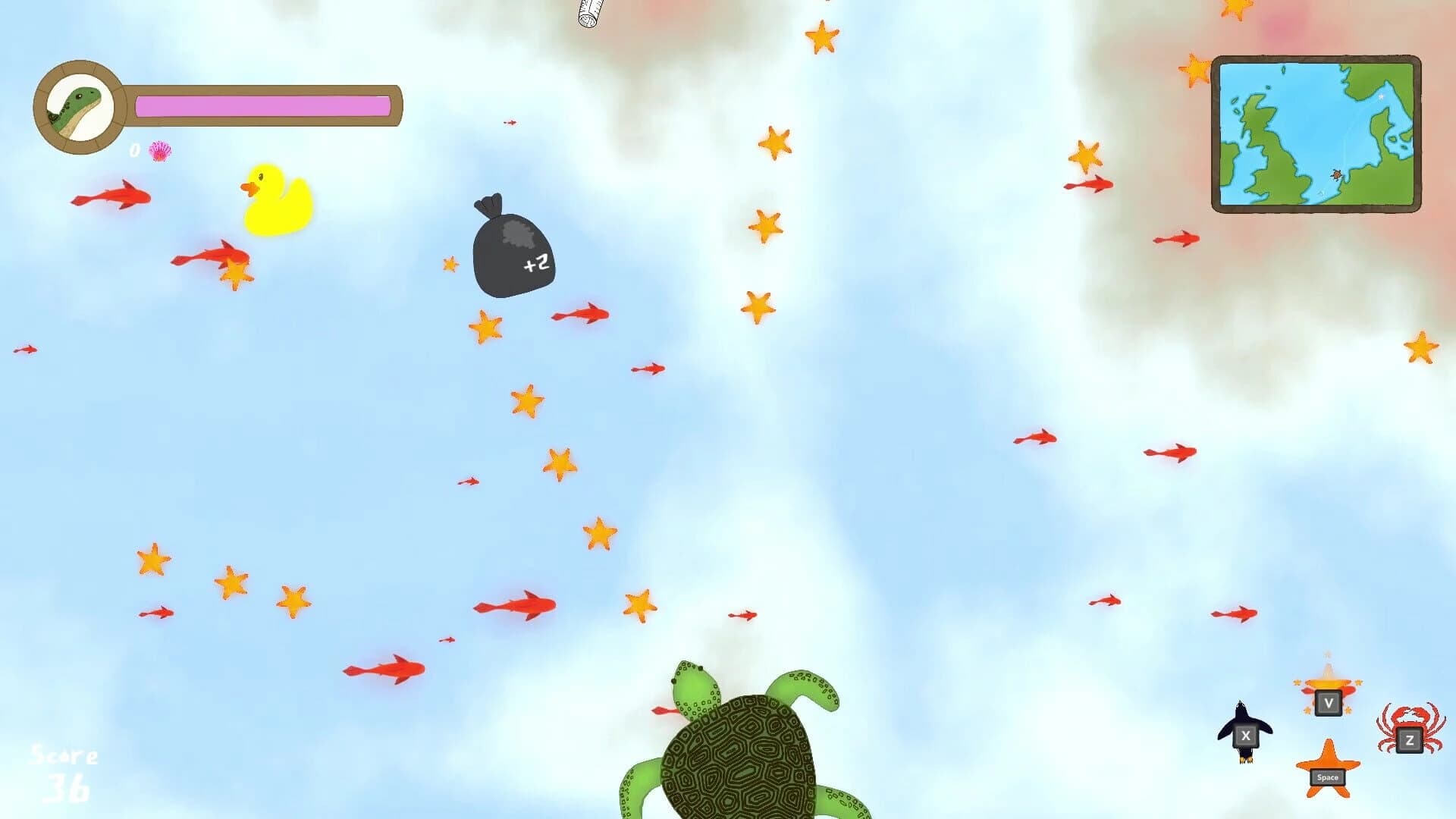Click the floating bottle at the top
The height and width of the screenshot is (819, 1456).
588,14
